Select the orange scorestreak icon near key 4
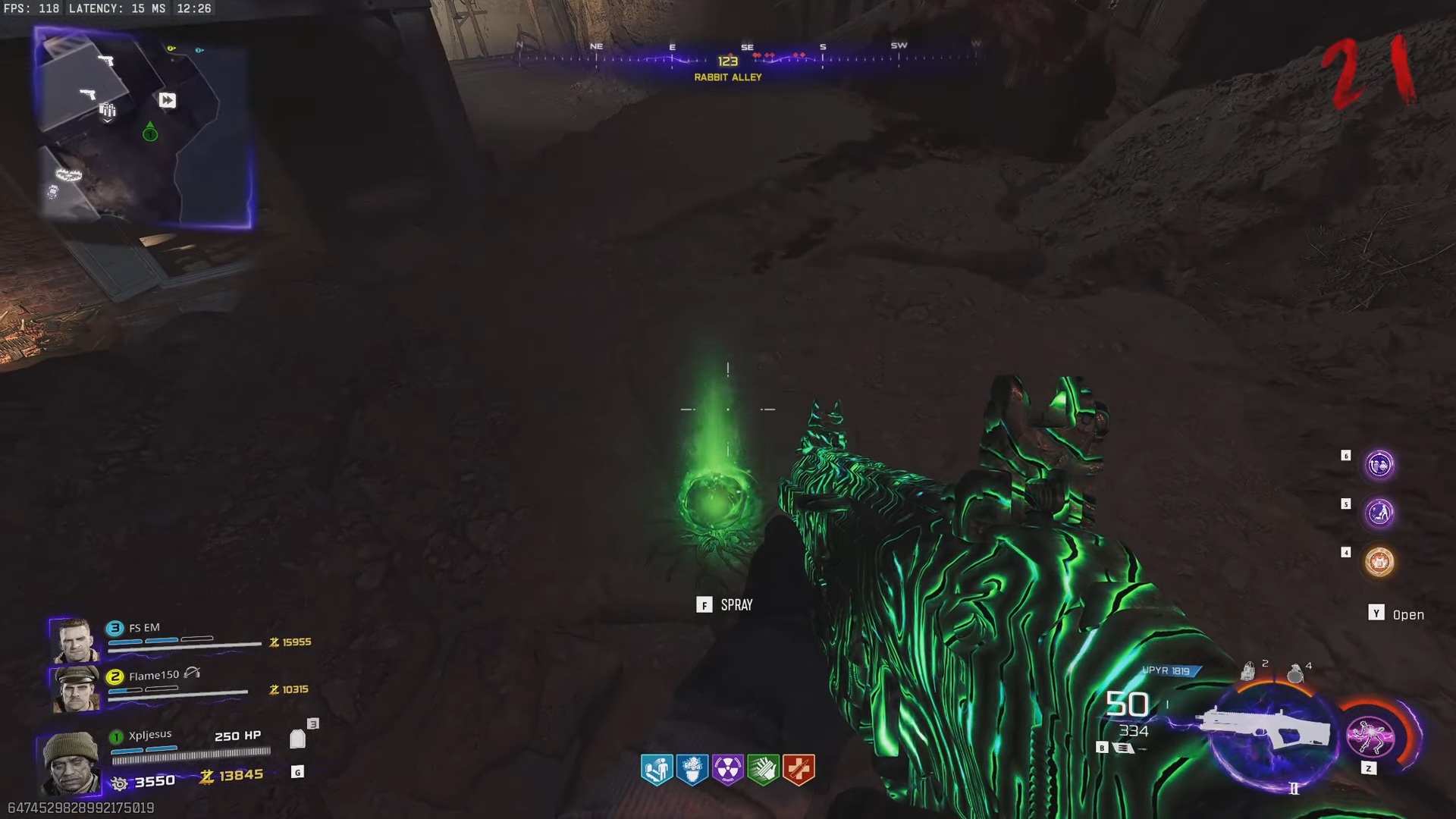 [1379, 561]
